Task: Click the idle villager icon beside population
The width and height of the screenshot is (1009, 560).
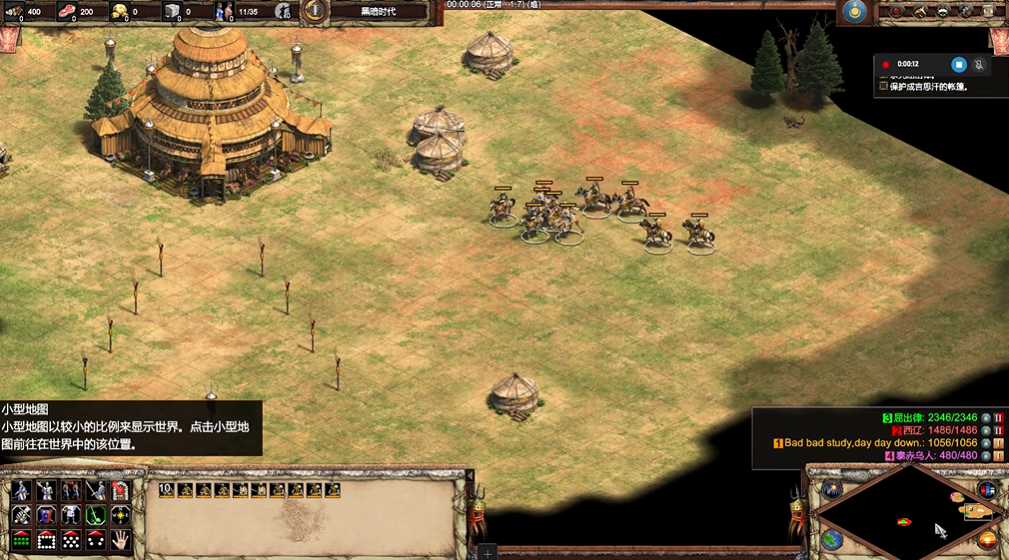Action: click(282, 11)
